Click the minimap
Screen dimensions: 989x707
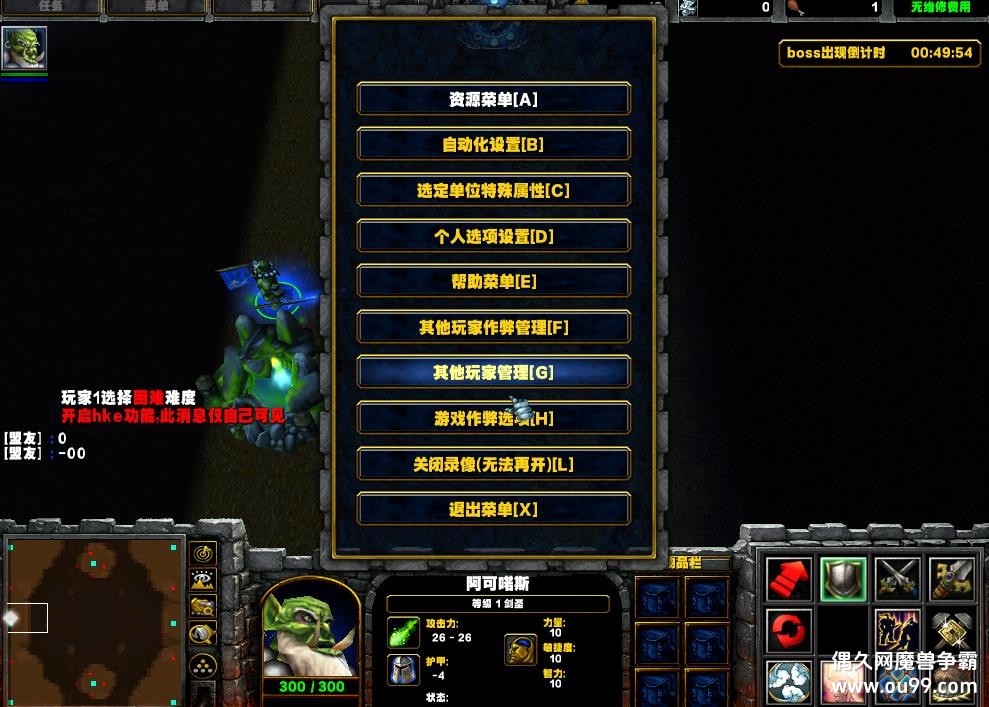point(93,617)
